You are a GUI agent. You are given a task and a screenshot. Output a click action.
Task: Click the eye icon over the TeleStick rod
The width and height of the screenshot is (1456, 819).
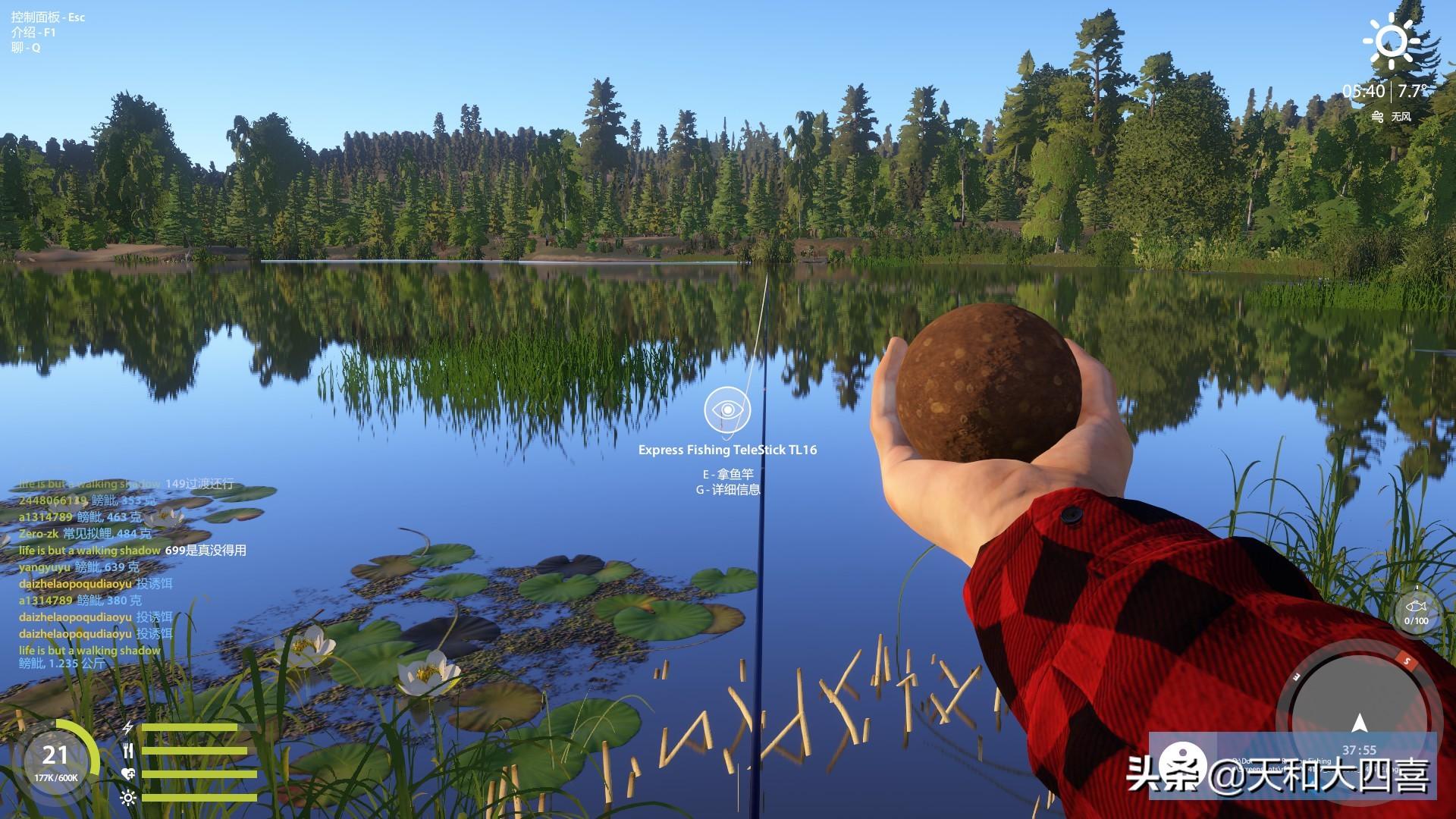(x=727, y=409)
